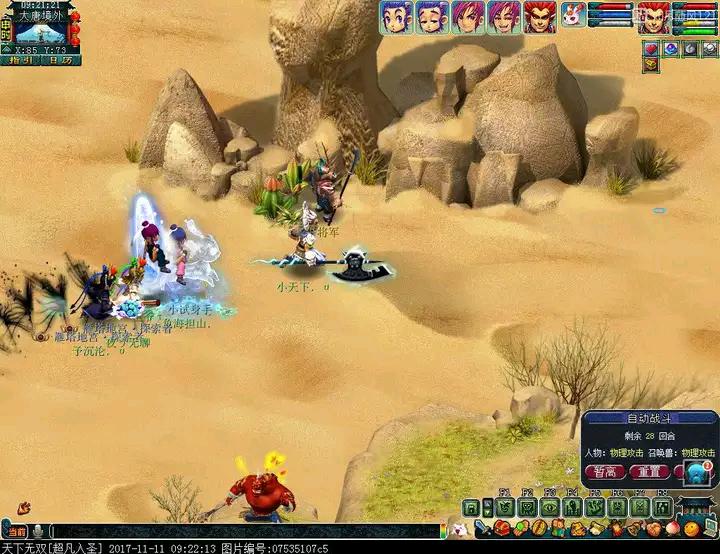Viewport: 720px width, 554px height.
Task: Click the 暂离 button in auto-battle panel
Action: pos(604,472)
